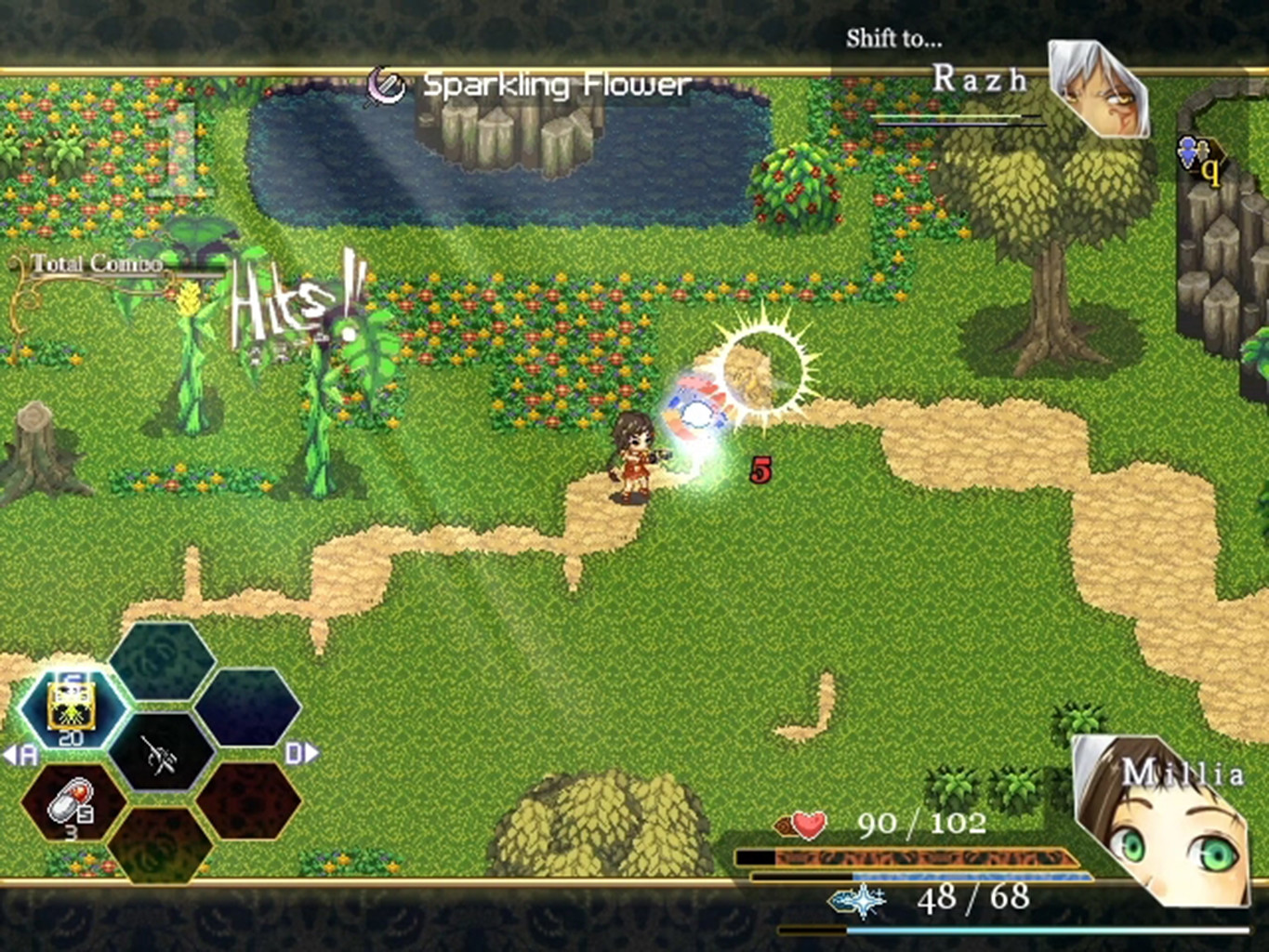Click the A arrow to cycle skills left
Image resolution: width=1269 pixels, height=952 pixels.
click(22, 754)
